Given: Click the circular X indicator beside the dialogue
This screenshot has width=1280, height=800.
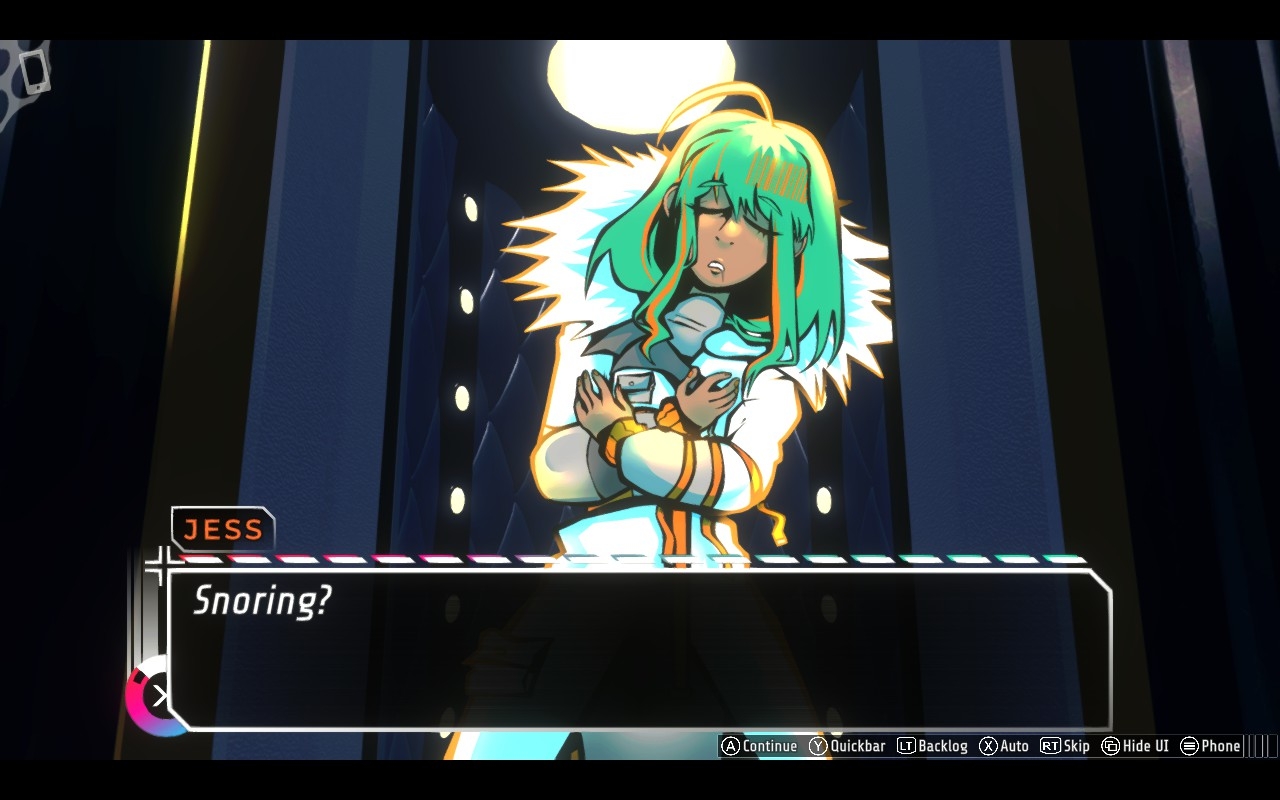Looking at the screenshot, I should click(x=159, y=695).
